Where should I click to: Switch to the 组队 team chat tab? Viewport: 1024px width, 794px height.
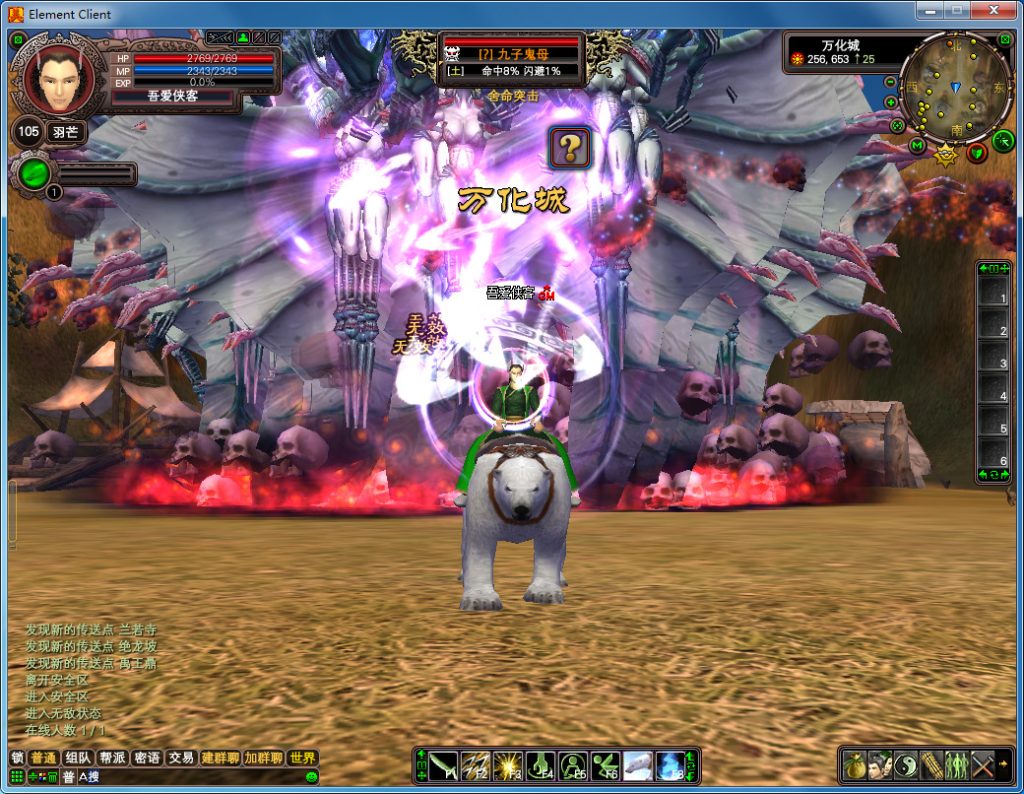[77, 758]
